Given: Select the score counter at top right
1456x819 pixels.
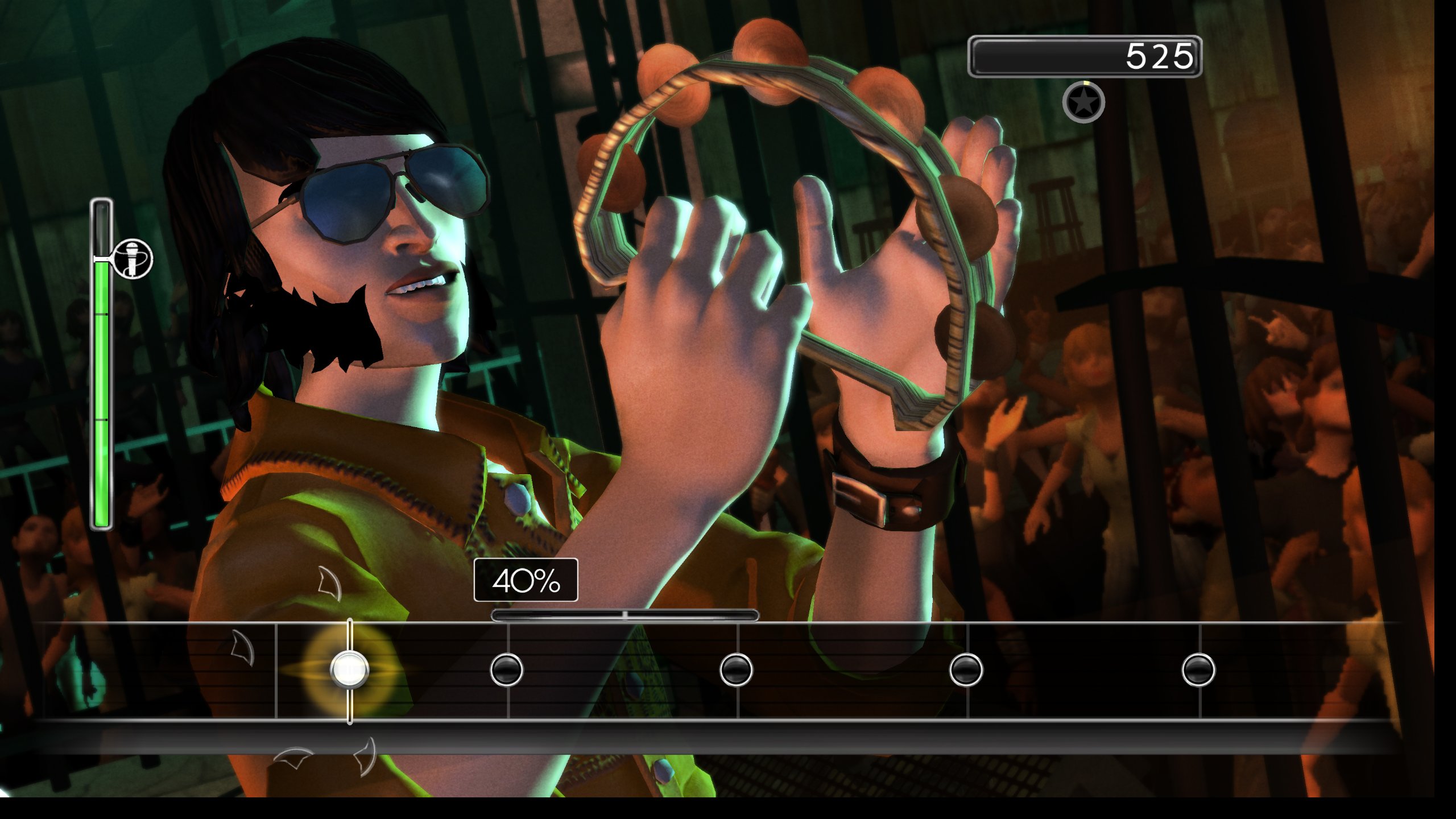Looking at the screenshot, I should tap(1160, 55).
